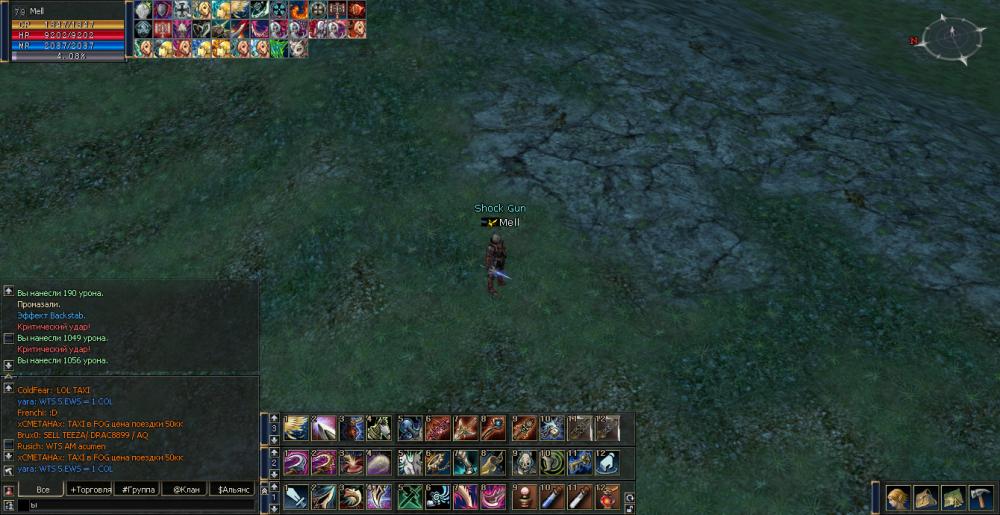Activate the skull skill in middle row
This screenshot has width=1000, height=515.
tap(525, 462)
